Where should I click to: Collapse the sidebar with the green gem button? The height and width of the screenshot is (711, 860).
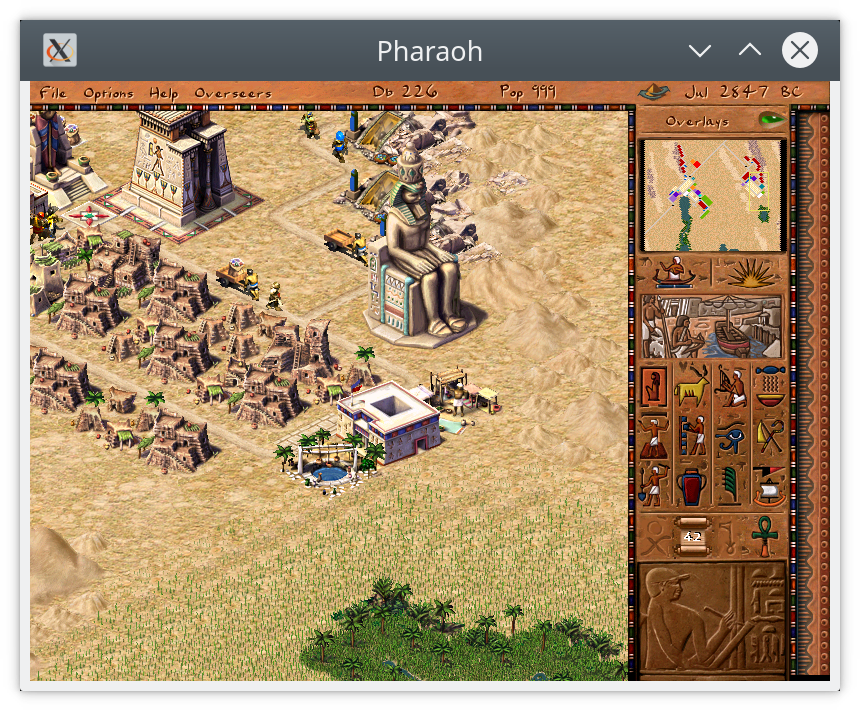coord(770,120)
